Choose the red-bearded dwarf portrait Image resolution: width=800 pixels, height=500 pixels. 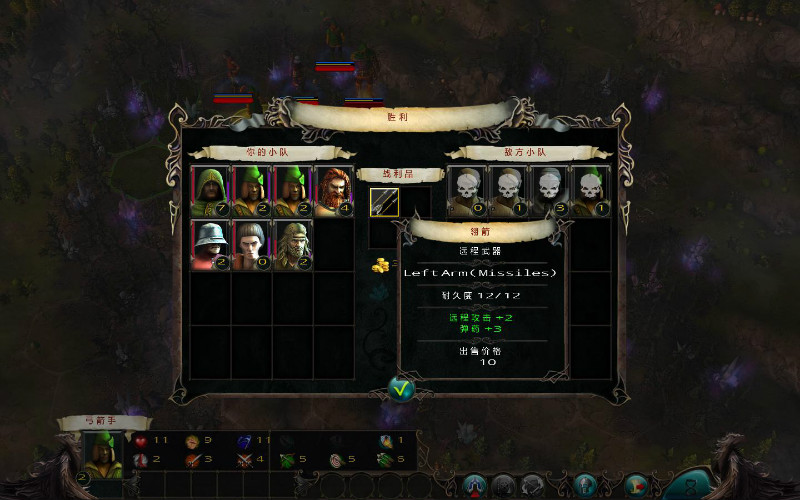(x=334, y=191)
